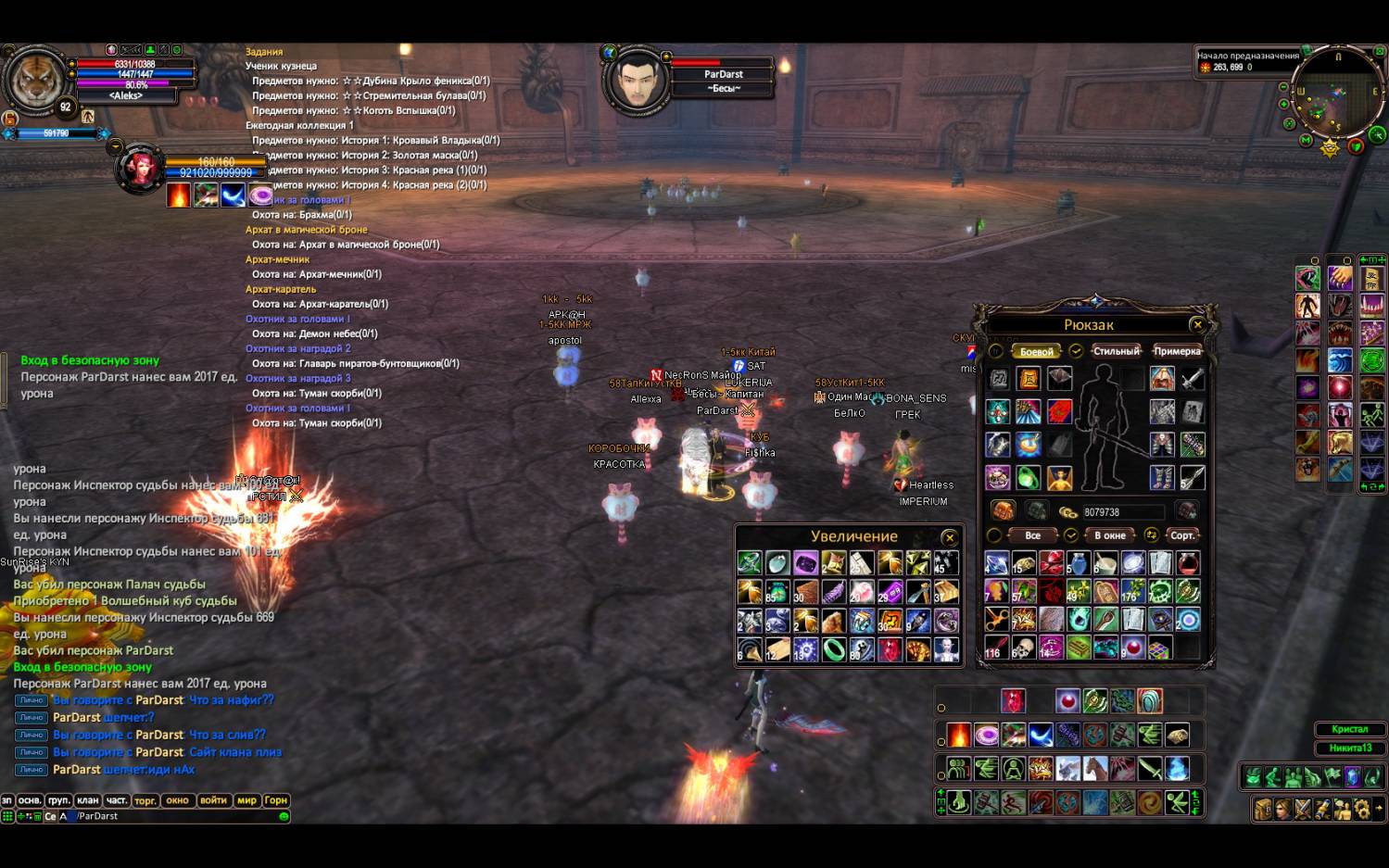Sort the backpack with the Сорт. button
The height and width of the screenshot is (868, 1389).
(1182, 535)
